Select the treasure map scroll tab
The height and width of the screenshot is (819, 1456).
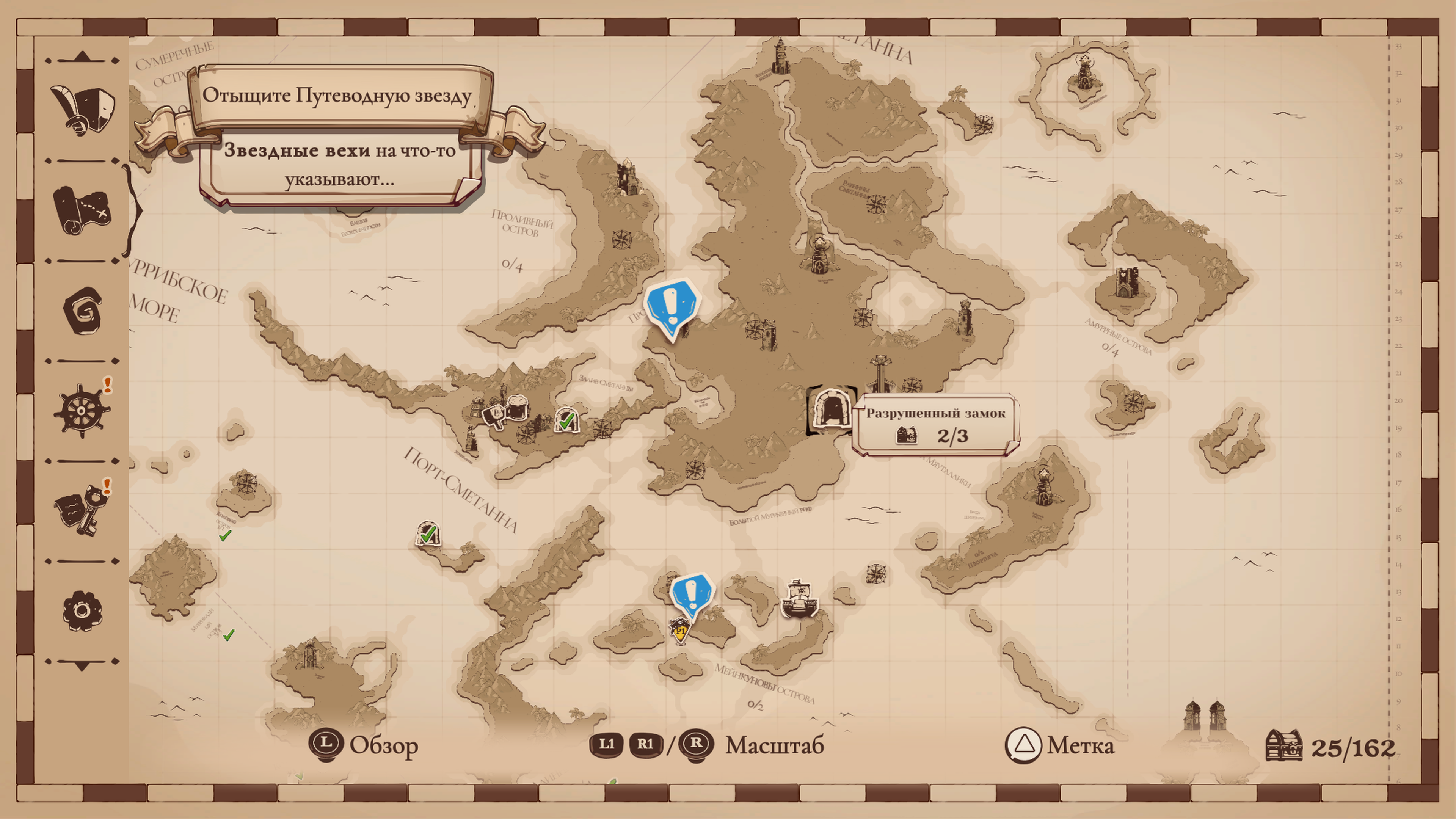(x=83, y=210)
